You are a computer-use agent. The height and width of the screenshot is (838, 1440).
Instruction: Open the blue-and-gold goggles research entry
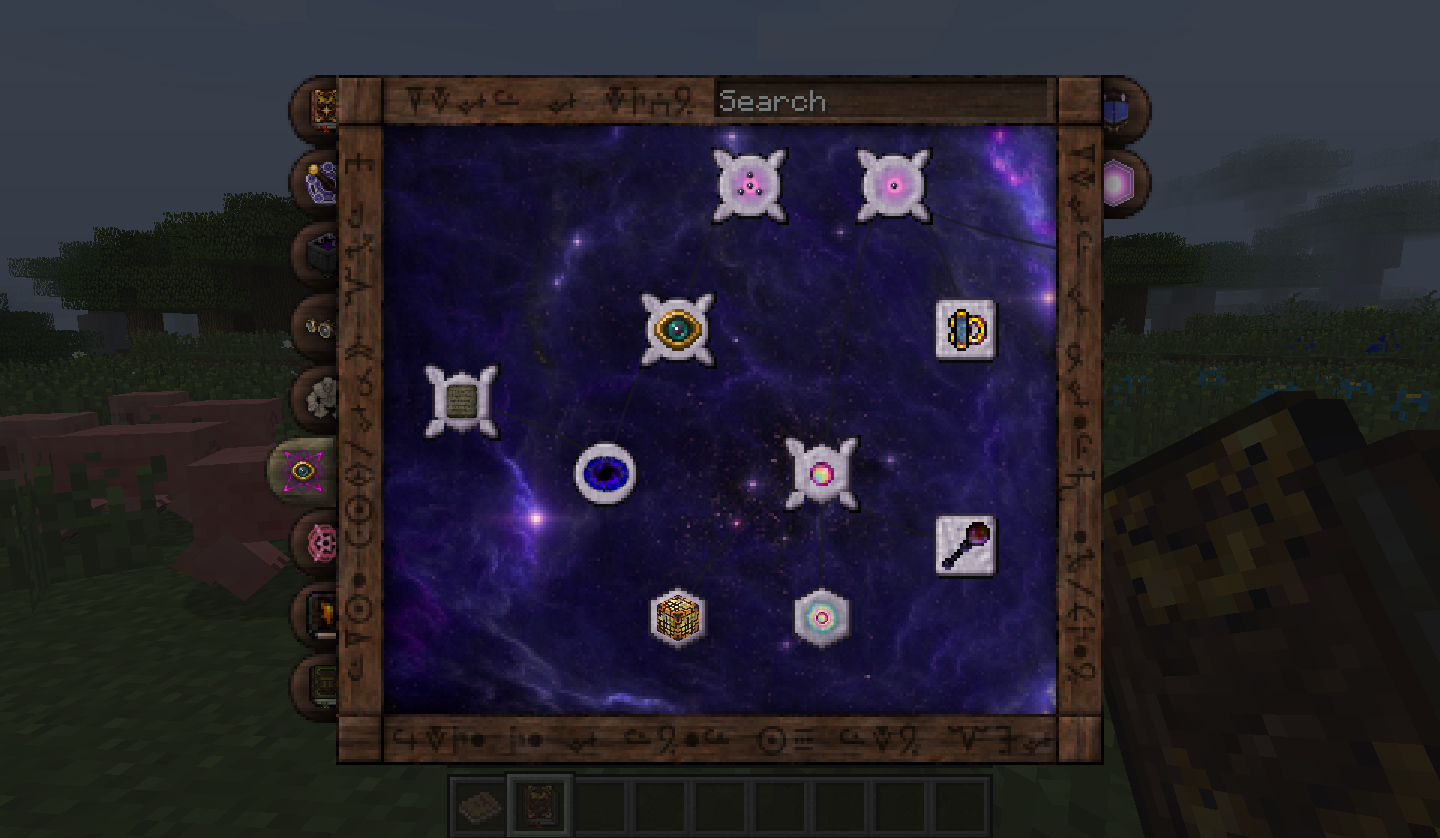click(x=965, y=328)
